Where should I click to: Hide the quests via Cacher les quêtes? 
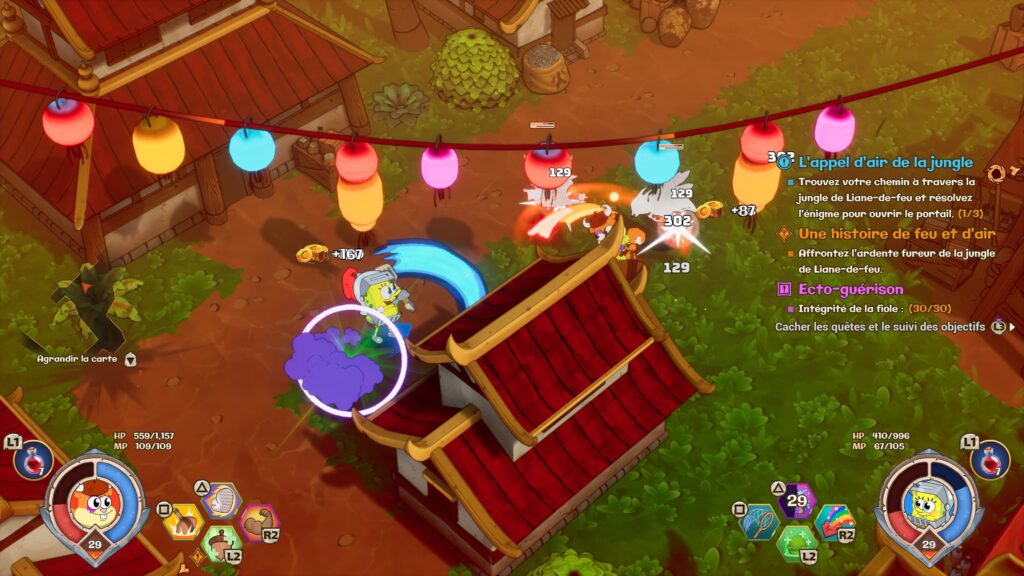tap(880, 327)
